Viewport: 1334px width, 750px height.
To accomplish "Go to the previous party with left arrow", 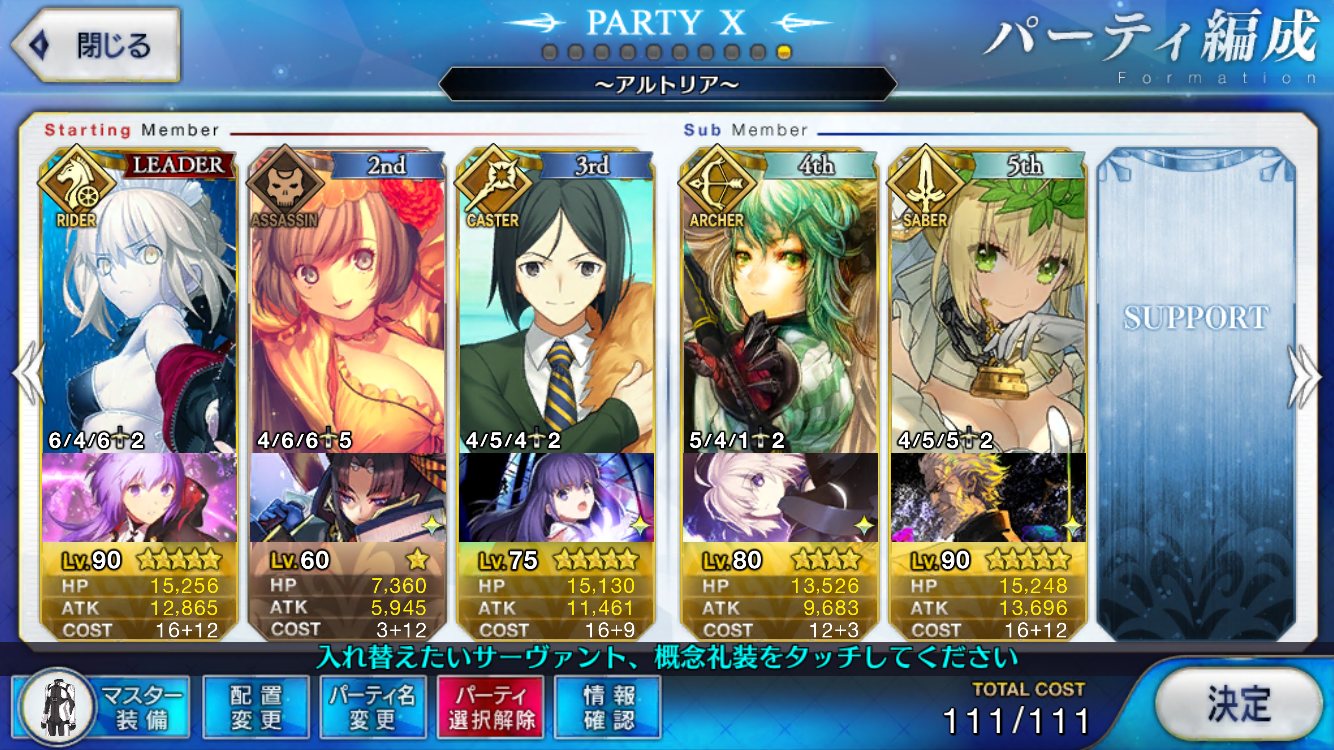I will coord(28,375).
